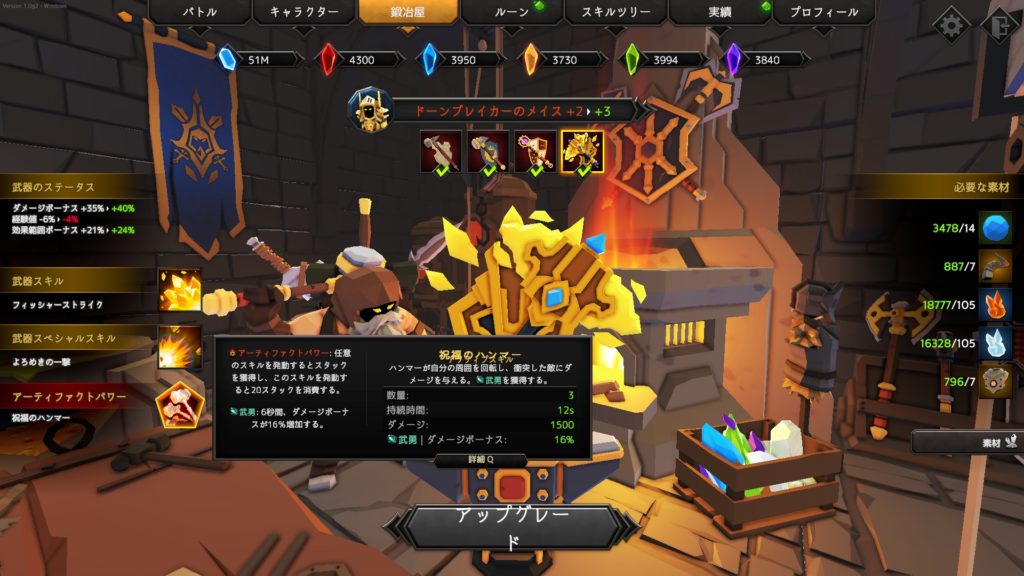Click the golden knight character portrait
This screenshot has width=1024, height=576.
[x=369, y=110]
